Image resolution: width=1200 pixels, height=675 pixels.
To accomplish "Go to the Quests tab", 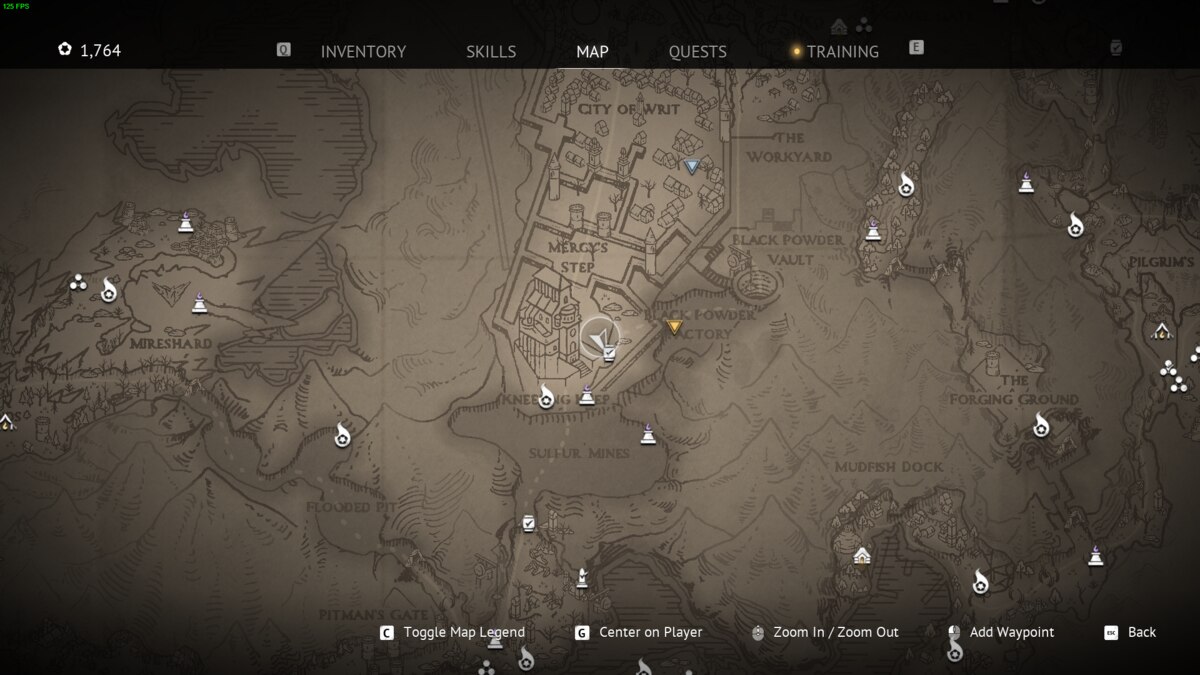I will click(697, 51).
